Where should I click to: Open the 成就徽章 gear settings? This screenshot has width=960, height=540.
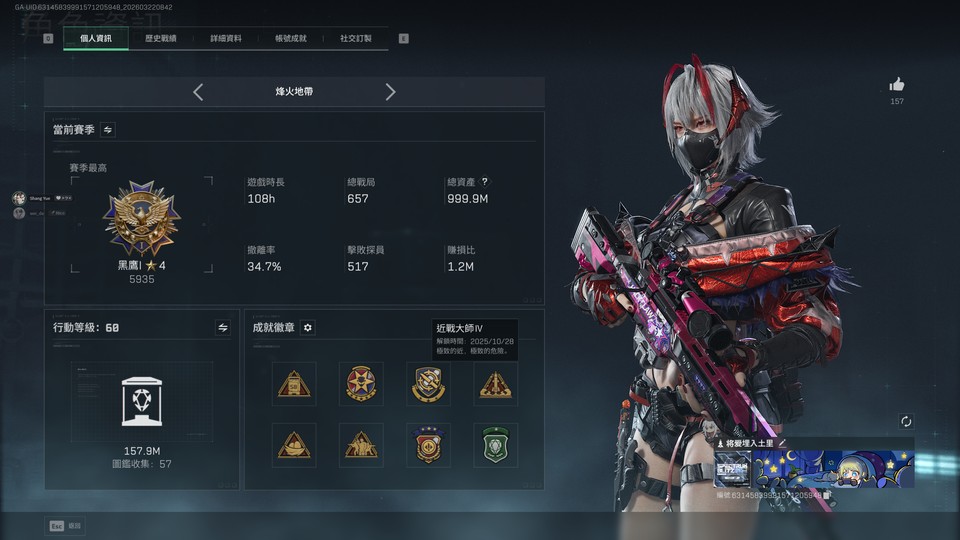[x=308, y=327]
